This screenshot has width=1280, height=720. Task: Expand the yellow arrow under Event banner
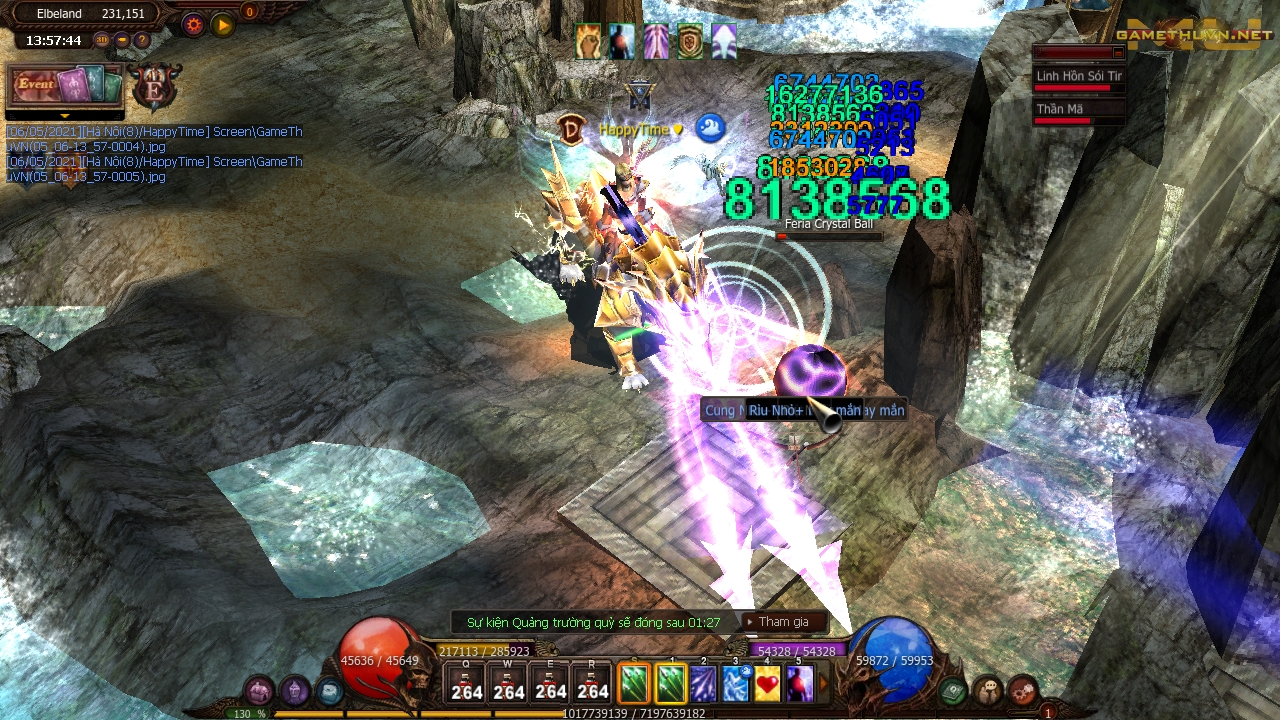tap(65, 116)
